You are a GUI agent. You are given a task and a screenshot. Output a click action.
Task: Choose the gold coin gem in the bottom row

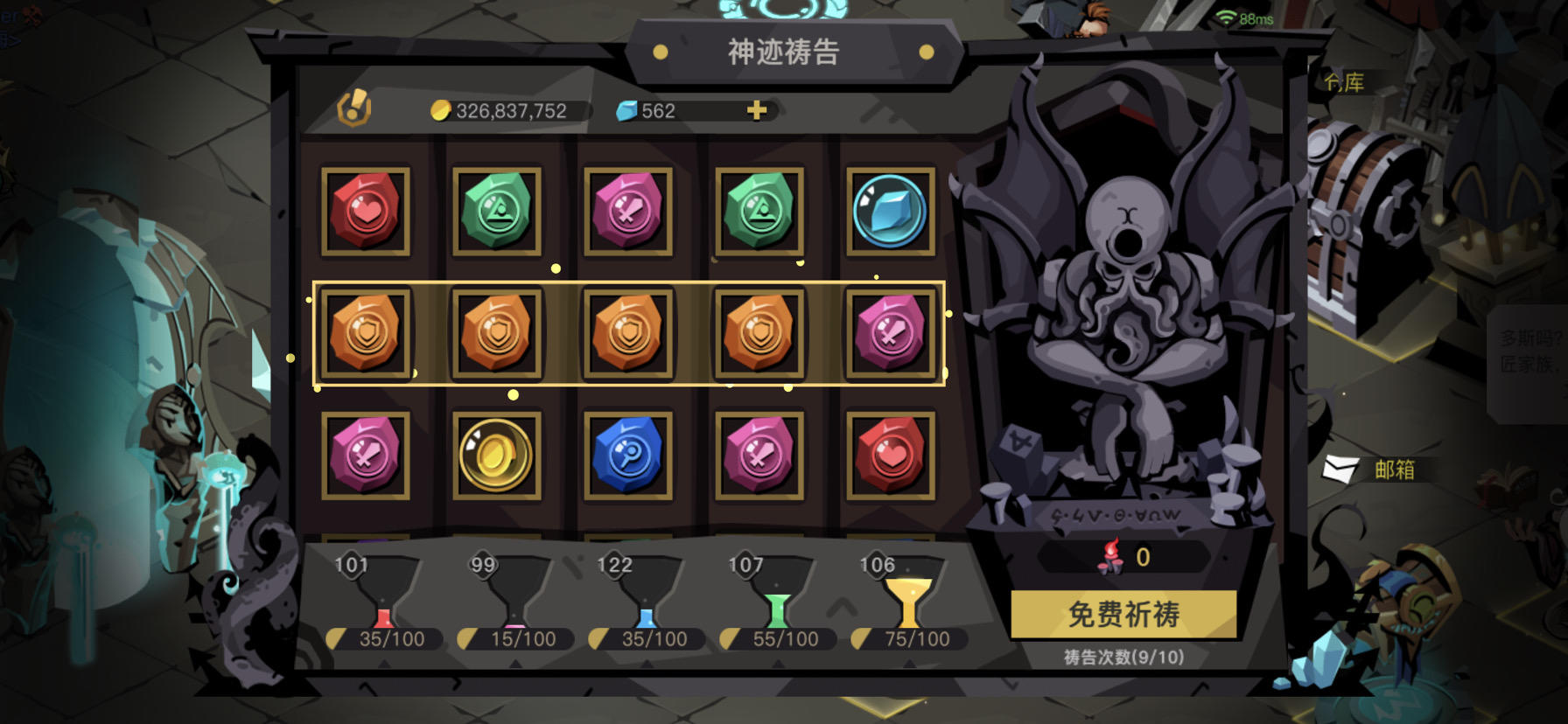click(x=498, y=456)
